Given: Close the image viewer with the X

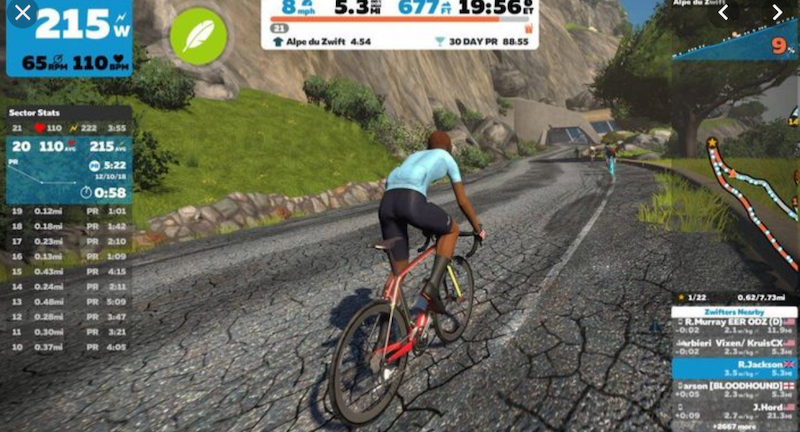Looking at the screenshot, I should click(23, 13).
